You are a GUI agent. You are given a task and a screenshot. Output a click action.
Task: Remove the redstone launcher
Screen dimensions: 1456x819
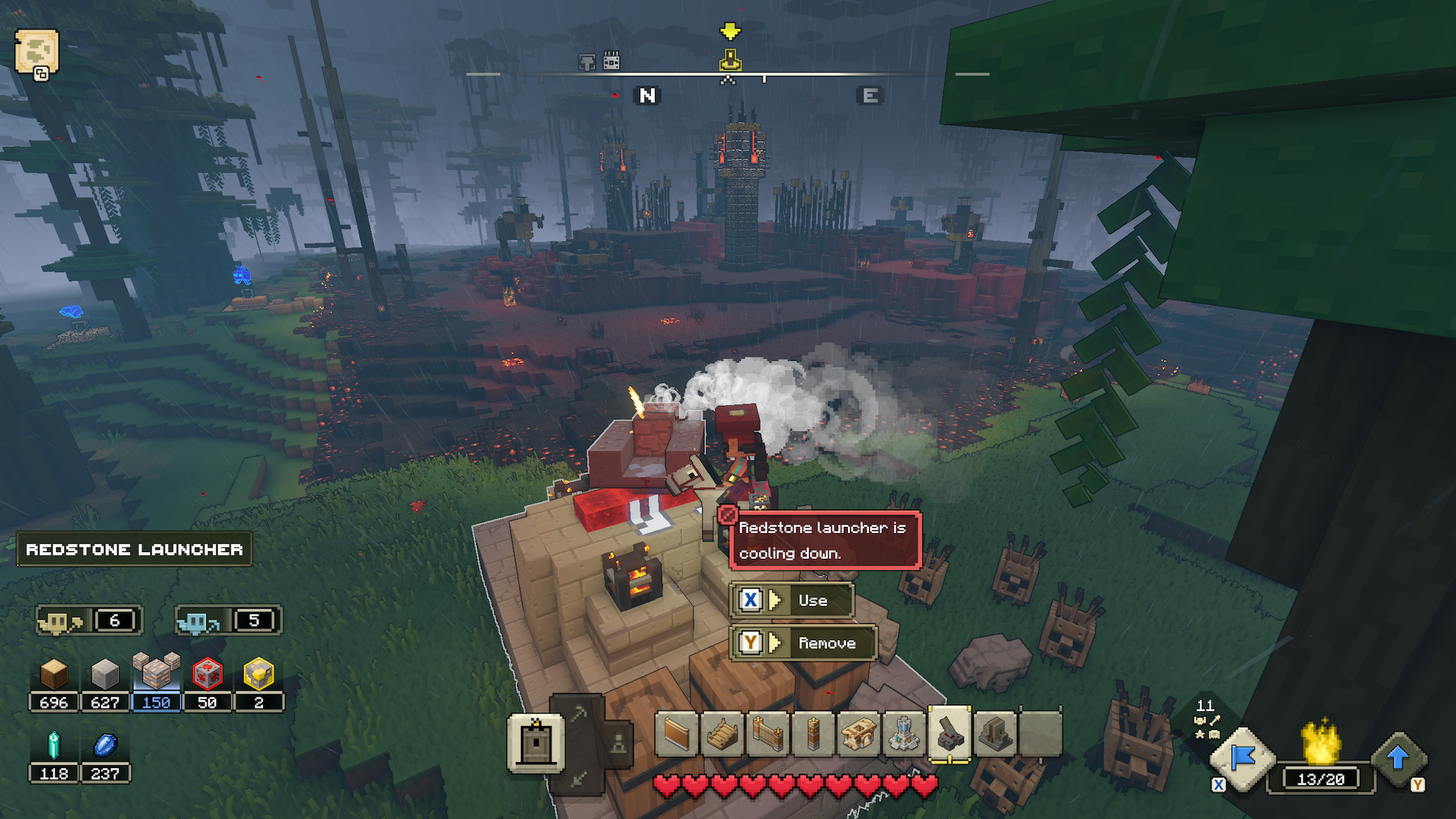tap(803, 643)
